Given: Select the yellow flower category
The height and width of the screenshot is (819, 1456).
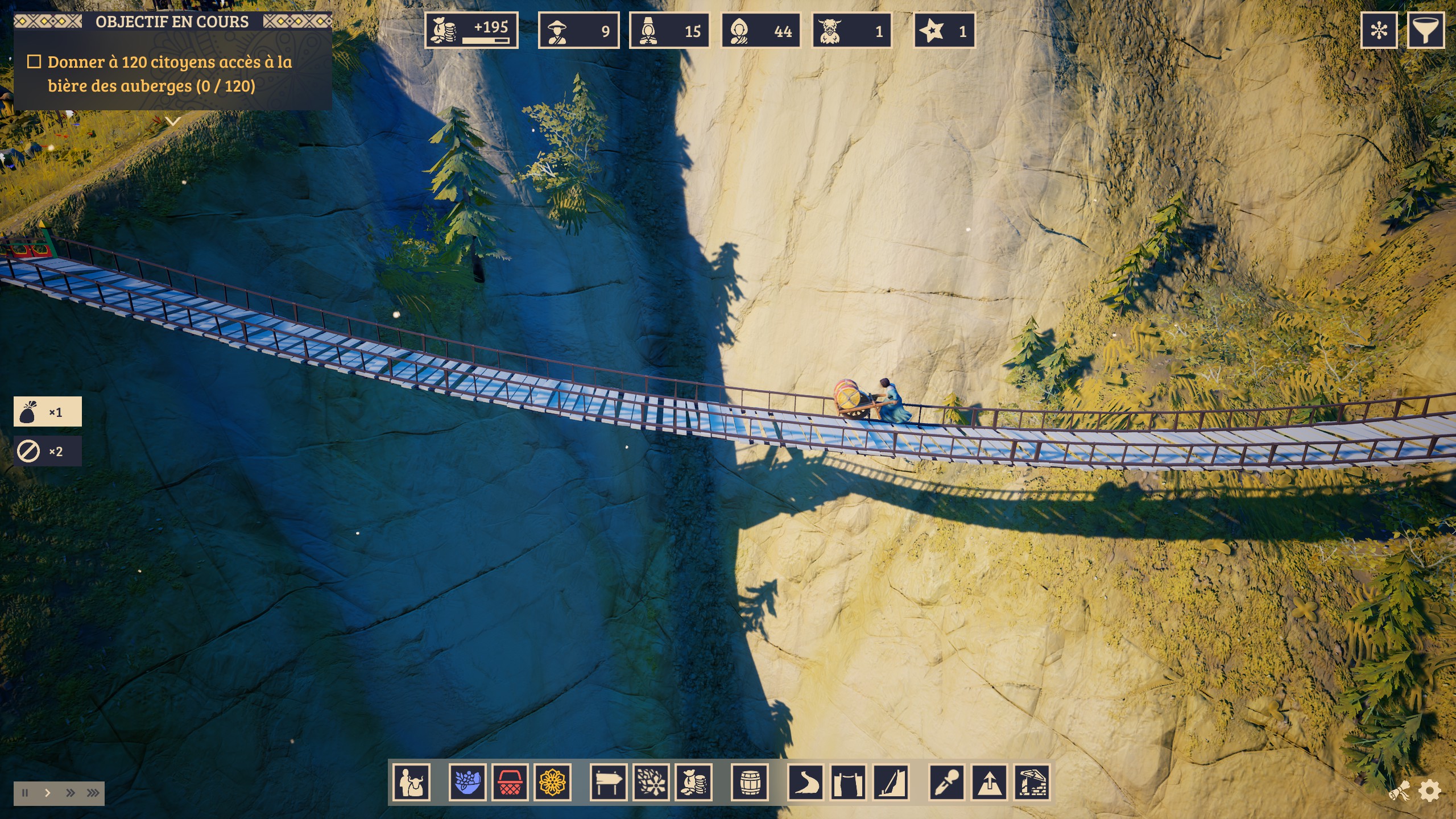Looking at the screenshot, I should tap(552, 783).
